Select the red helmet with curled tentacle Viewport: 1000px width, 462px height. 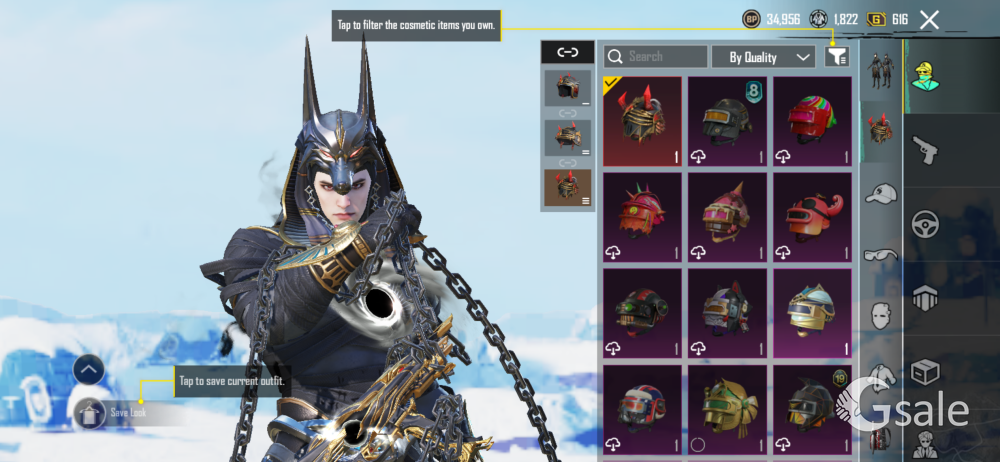pos(812,215)
